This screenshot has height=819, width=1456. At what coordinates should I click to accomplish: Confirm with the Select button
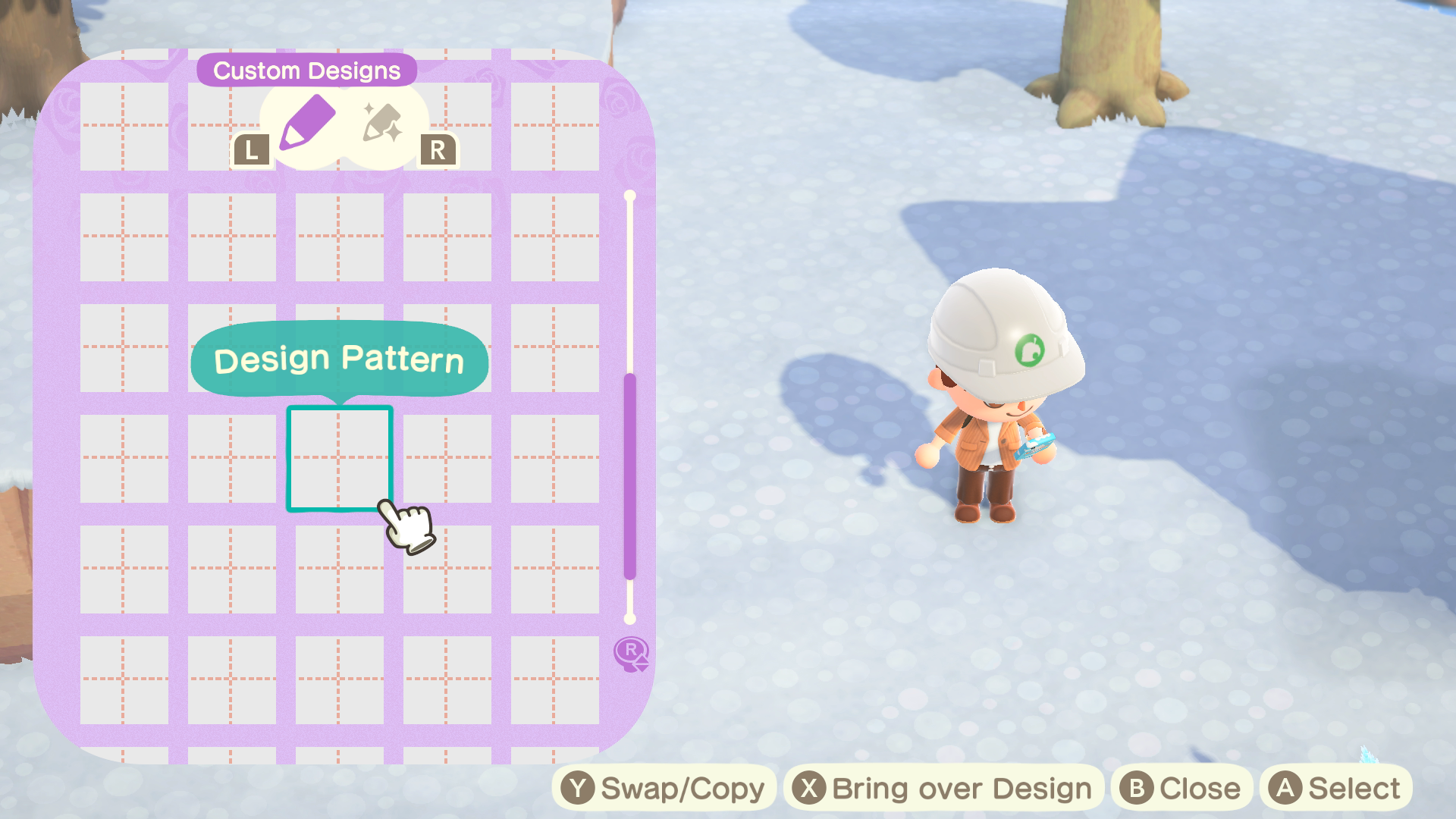tap(1337, 789)
